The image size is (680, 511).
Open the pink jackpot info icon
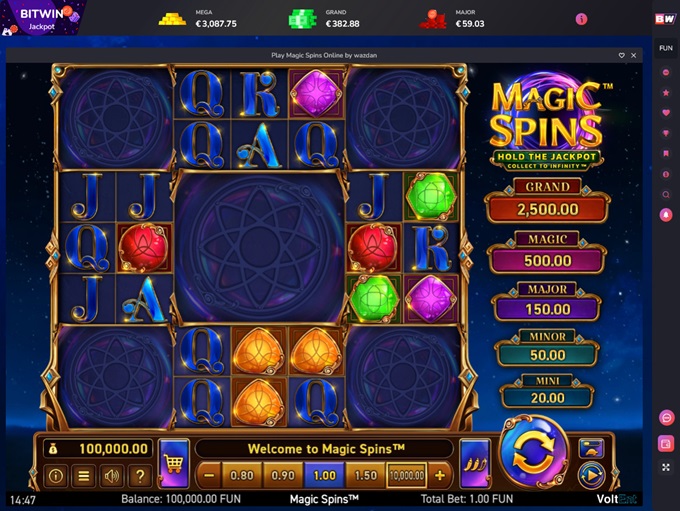pos(581,19)
